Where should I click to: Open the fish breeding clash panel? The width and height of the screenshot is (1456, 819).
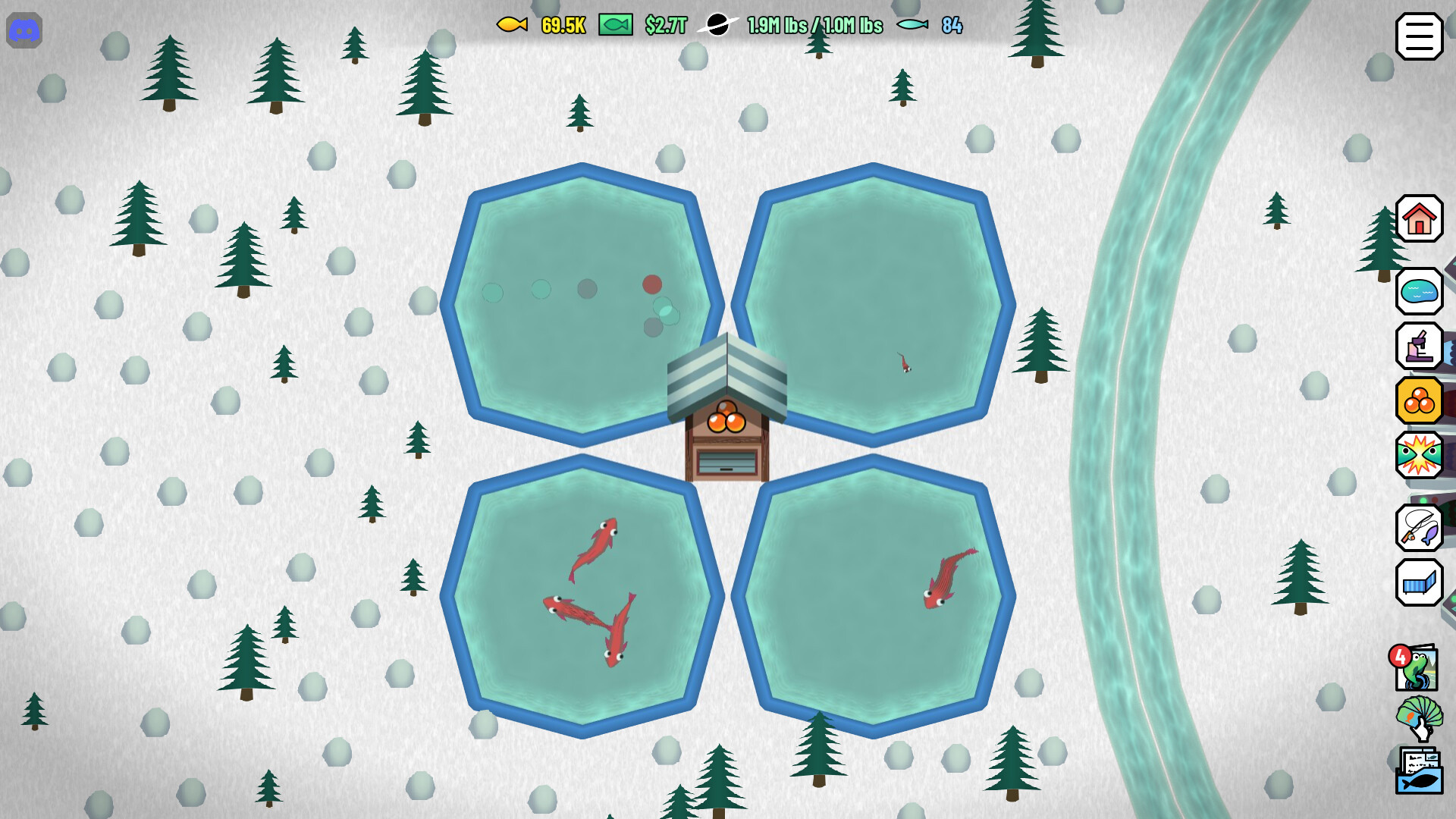[x=1420, y=456]
